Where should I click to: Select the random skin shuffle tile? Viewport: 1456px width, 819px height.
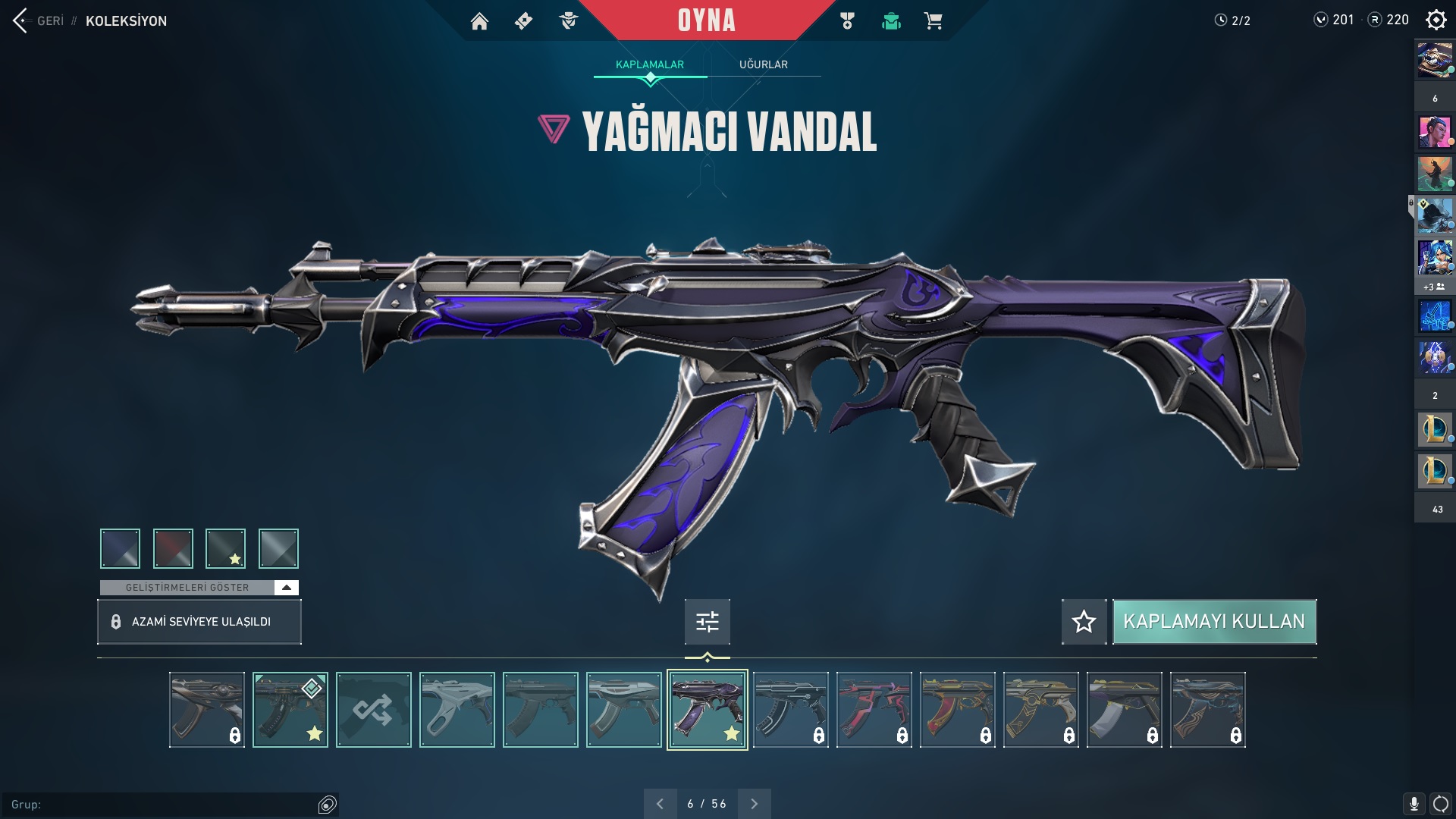click(373, 709)
